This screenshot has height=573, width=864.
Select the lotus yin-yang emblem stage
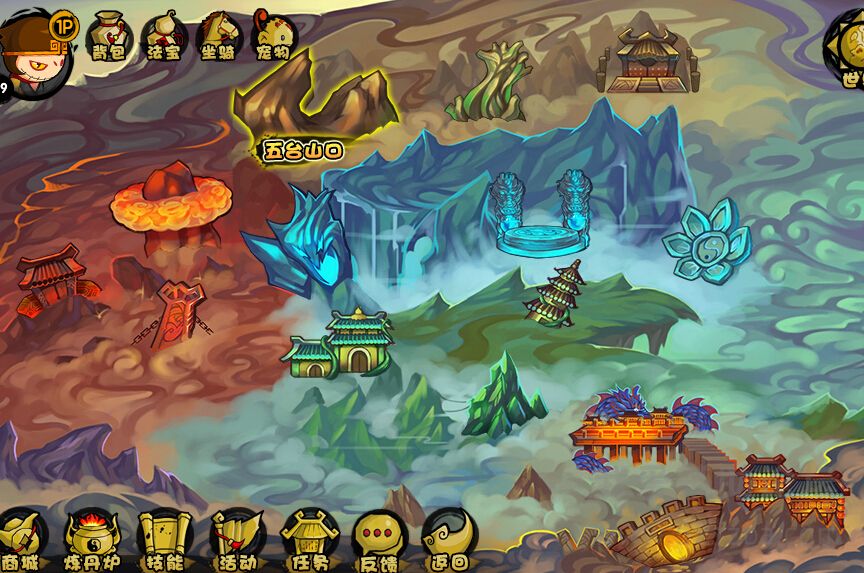(x=707, y=240)
